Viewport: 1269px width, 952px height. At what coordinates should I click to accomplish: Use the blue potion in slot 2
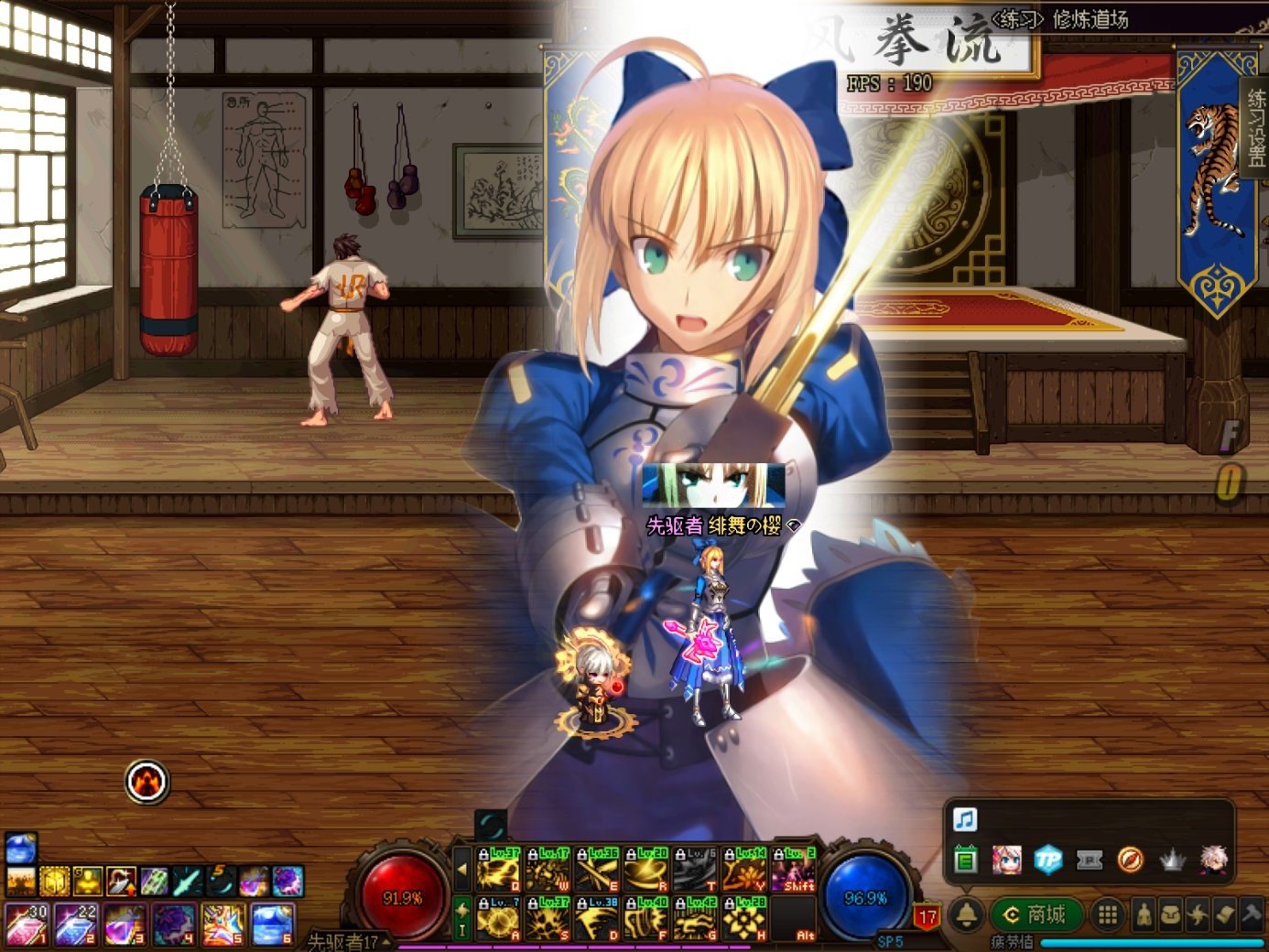pyautogui.click(x=75, y=924)
